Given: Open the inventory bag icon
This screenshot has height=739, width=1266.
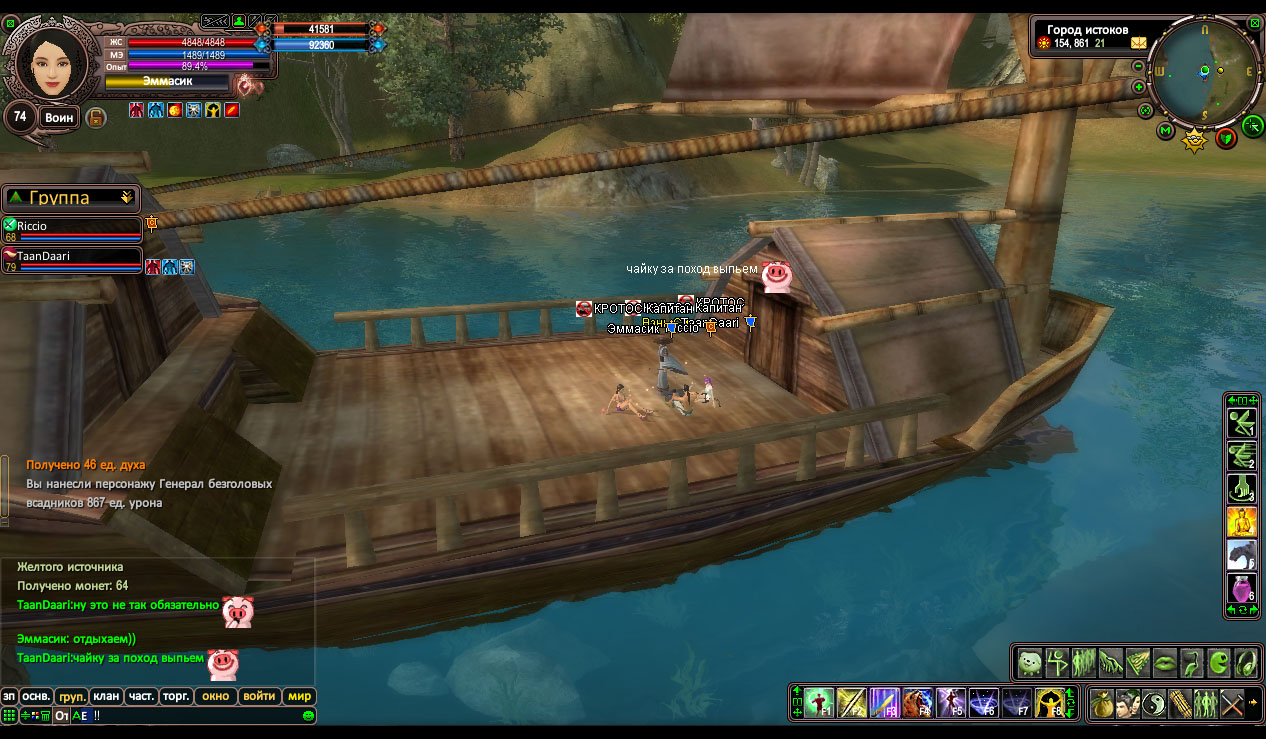Looking at the screenshot, I should click(1102, 703).
